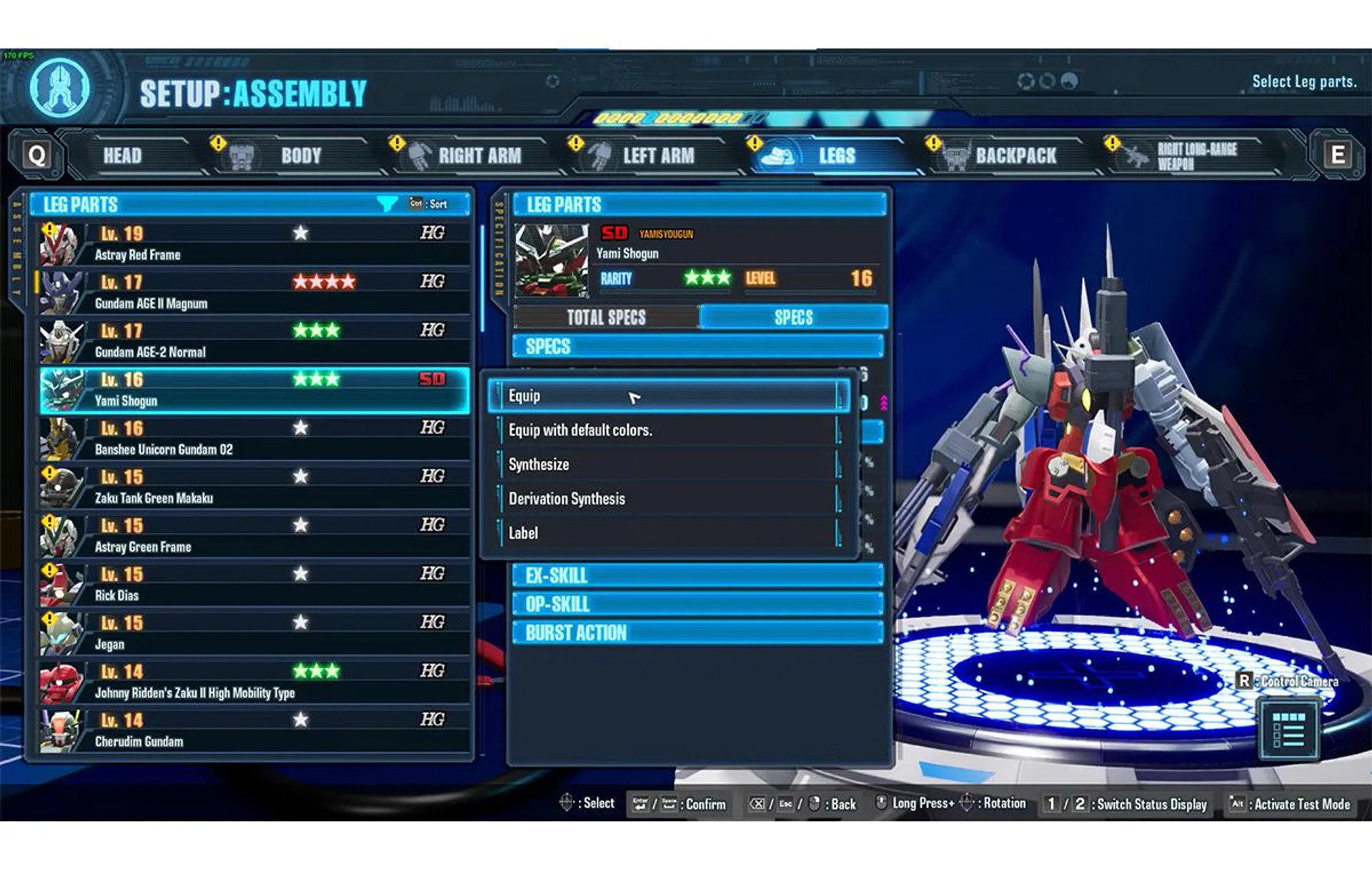Open the list icon near Control Camera

click(x=1288, y=730)
